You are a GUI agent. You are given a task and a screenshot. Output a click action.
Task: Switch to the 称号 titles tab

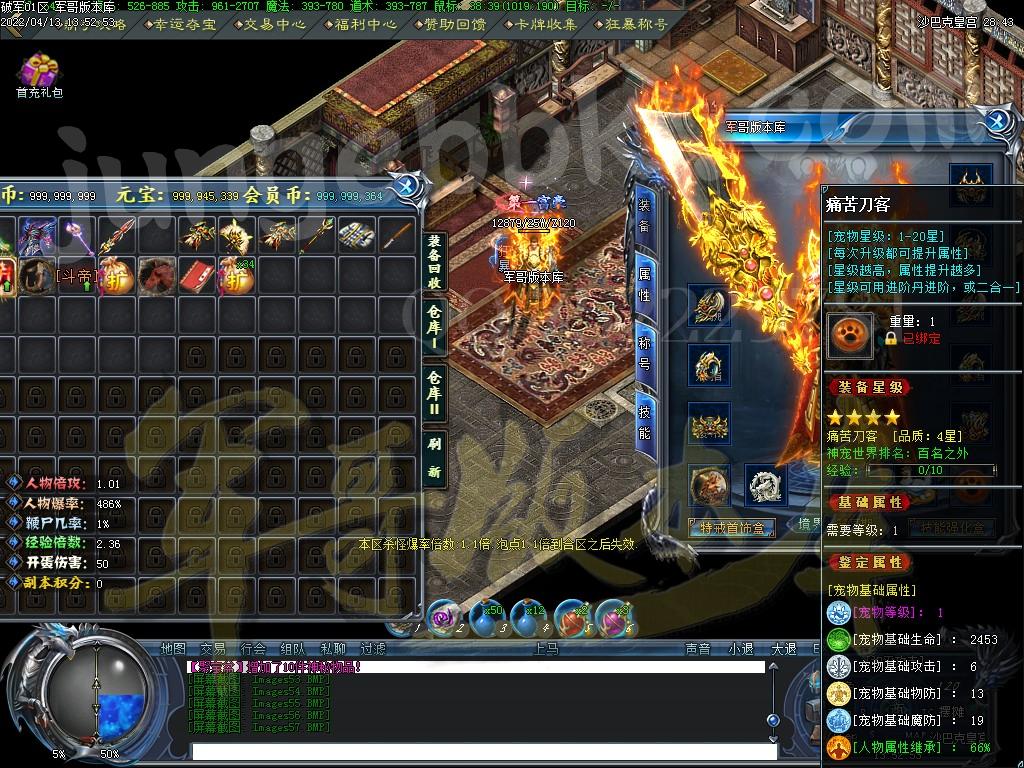click(x=644, y=350)
